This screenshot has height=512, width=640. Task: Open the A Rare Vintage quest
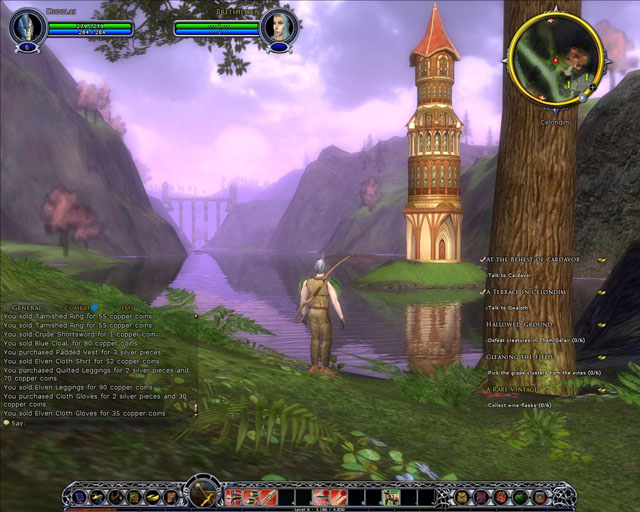(x=516, y=389)
